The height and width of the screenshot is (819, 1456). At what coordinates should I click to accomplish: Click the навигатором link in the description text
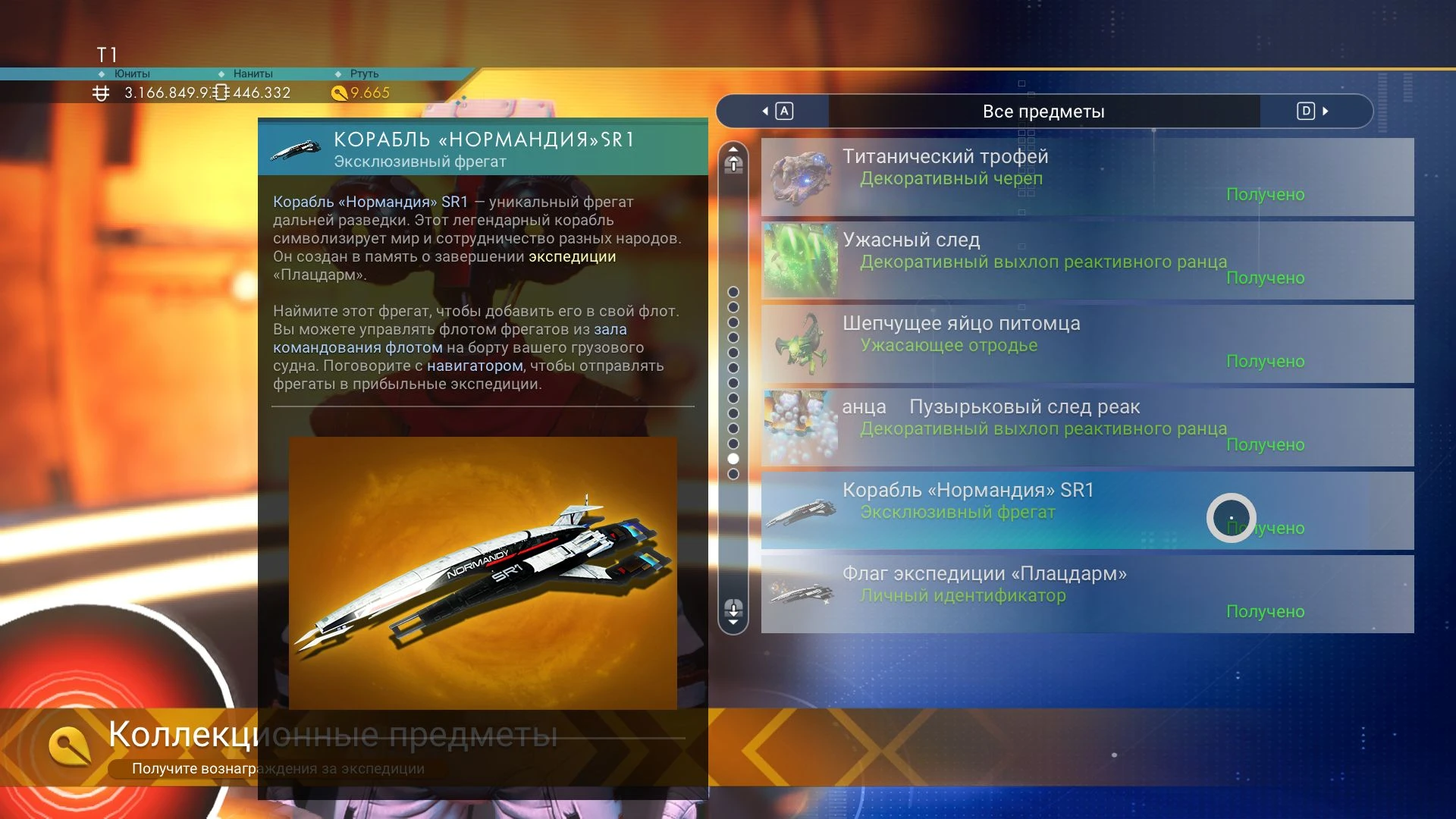click(472, 366)
